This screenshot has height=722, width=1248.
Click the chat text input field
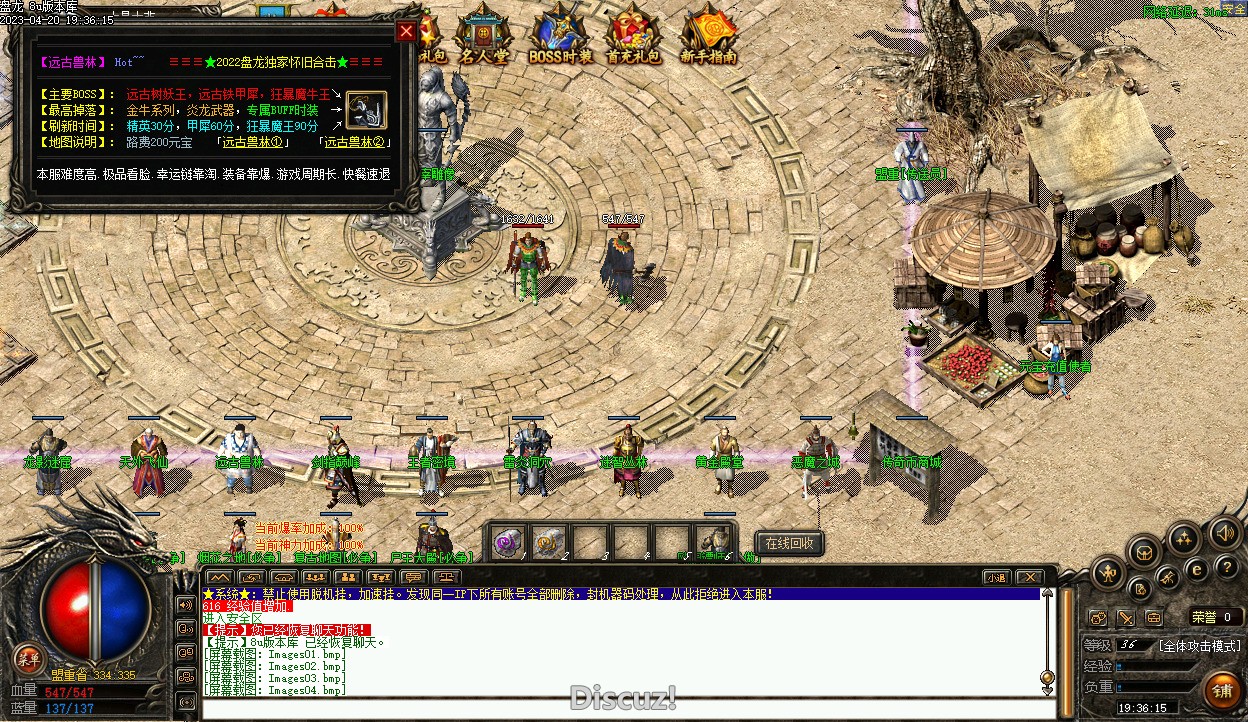pyautogui.click(x=620, y=708)
